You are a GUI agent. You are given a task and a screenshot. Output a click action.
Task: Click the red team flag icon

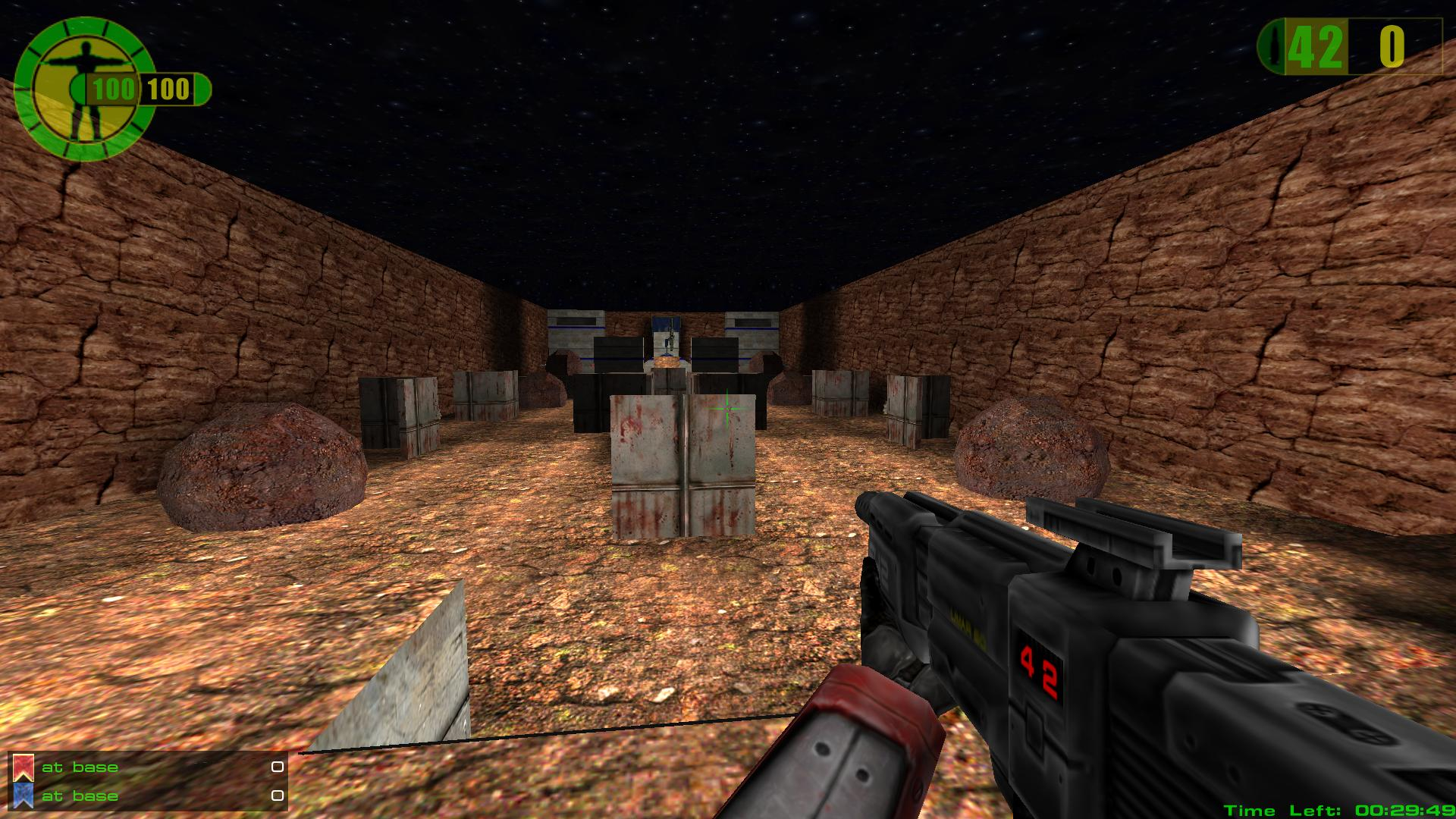(x=23, y=767)
